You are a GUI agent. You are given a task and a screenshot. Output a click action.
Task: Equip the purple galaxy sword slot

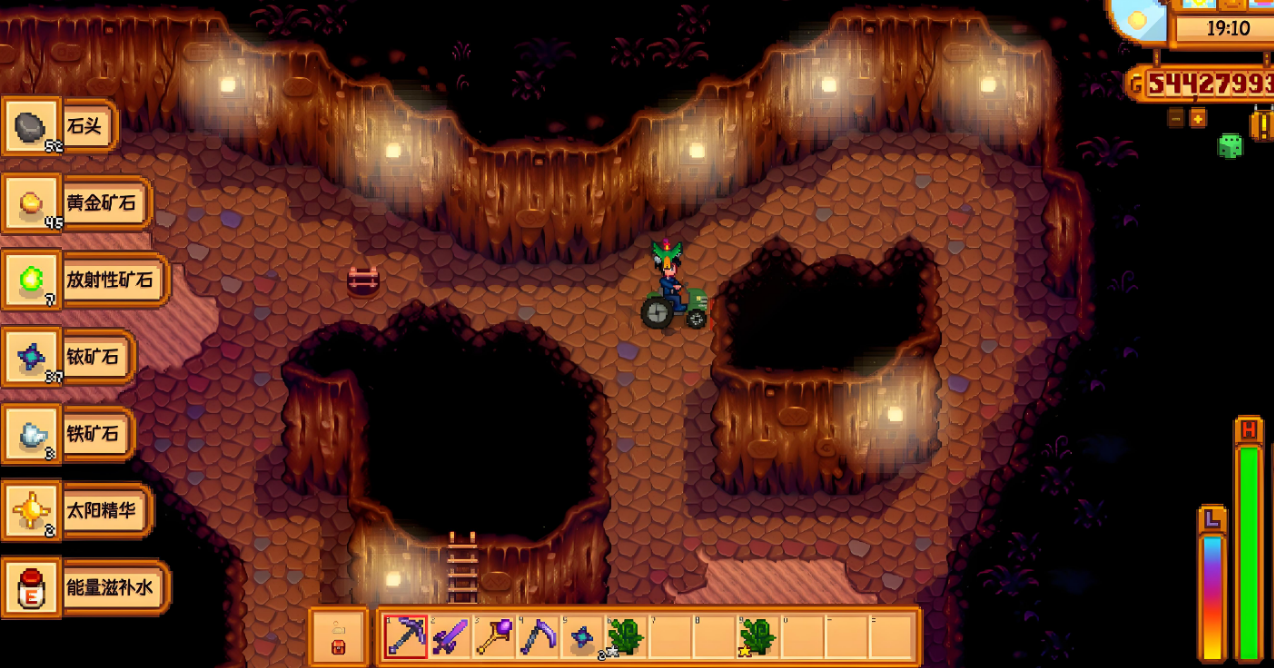pos(450,636)
